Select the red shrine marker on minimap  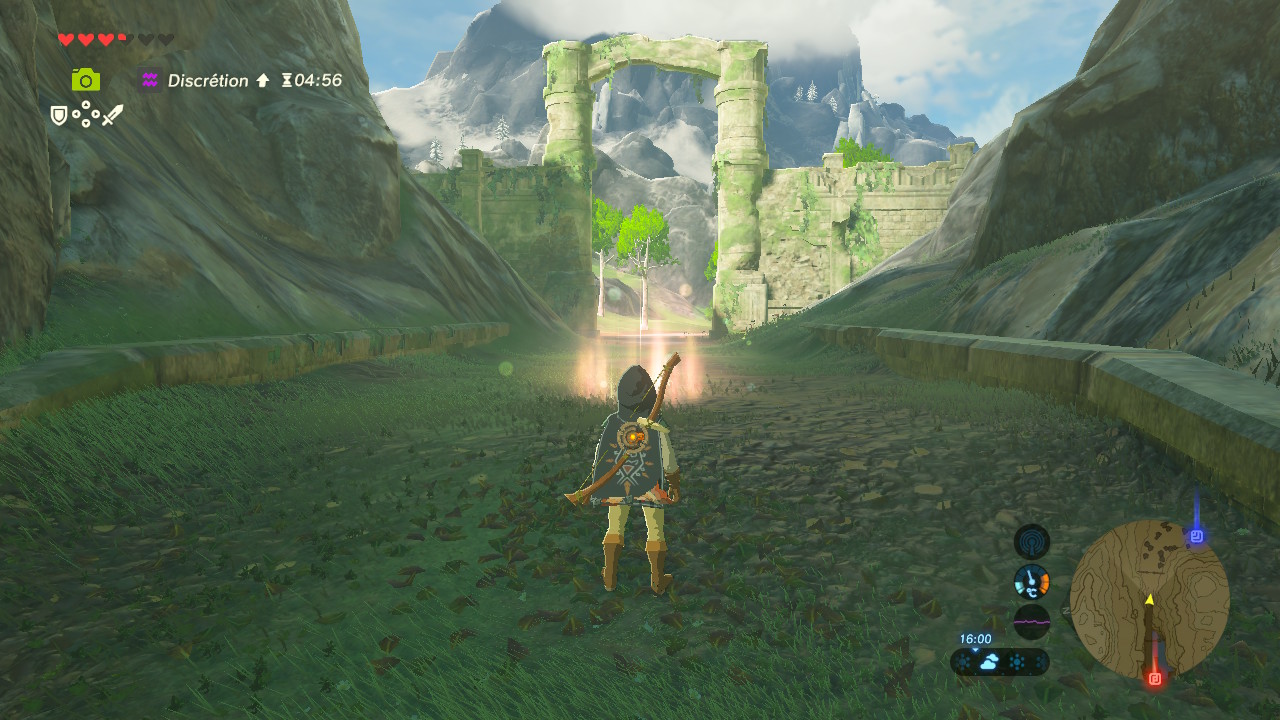(x=1155, y=678)
